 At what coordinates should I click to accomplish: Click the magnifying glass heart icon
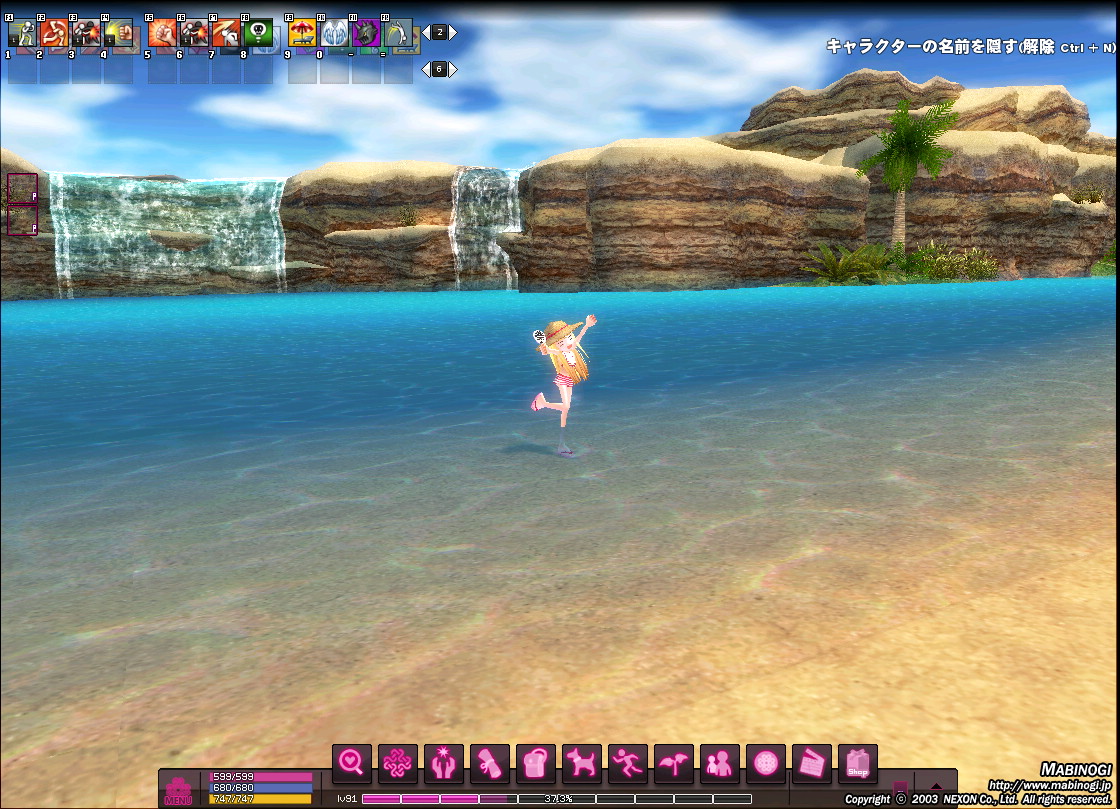point(352,764)
